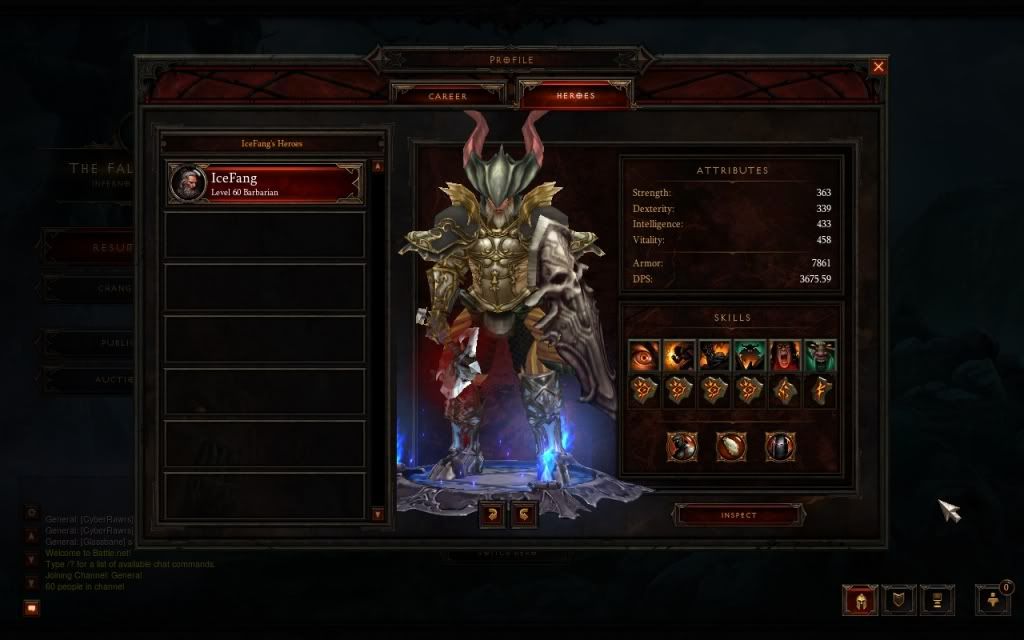Screen dimensions: 1024x640
Task: Click the leftmost passive skill with armored figure
Action: pos(682,446)
